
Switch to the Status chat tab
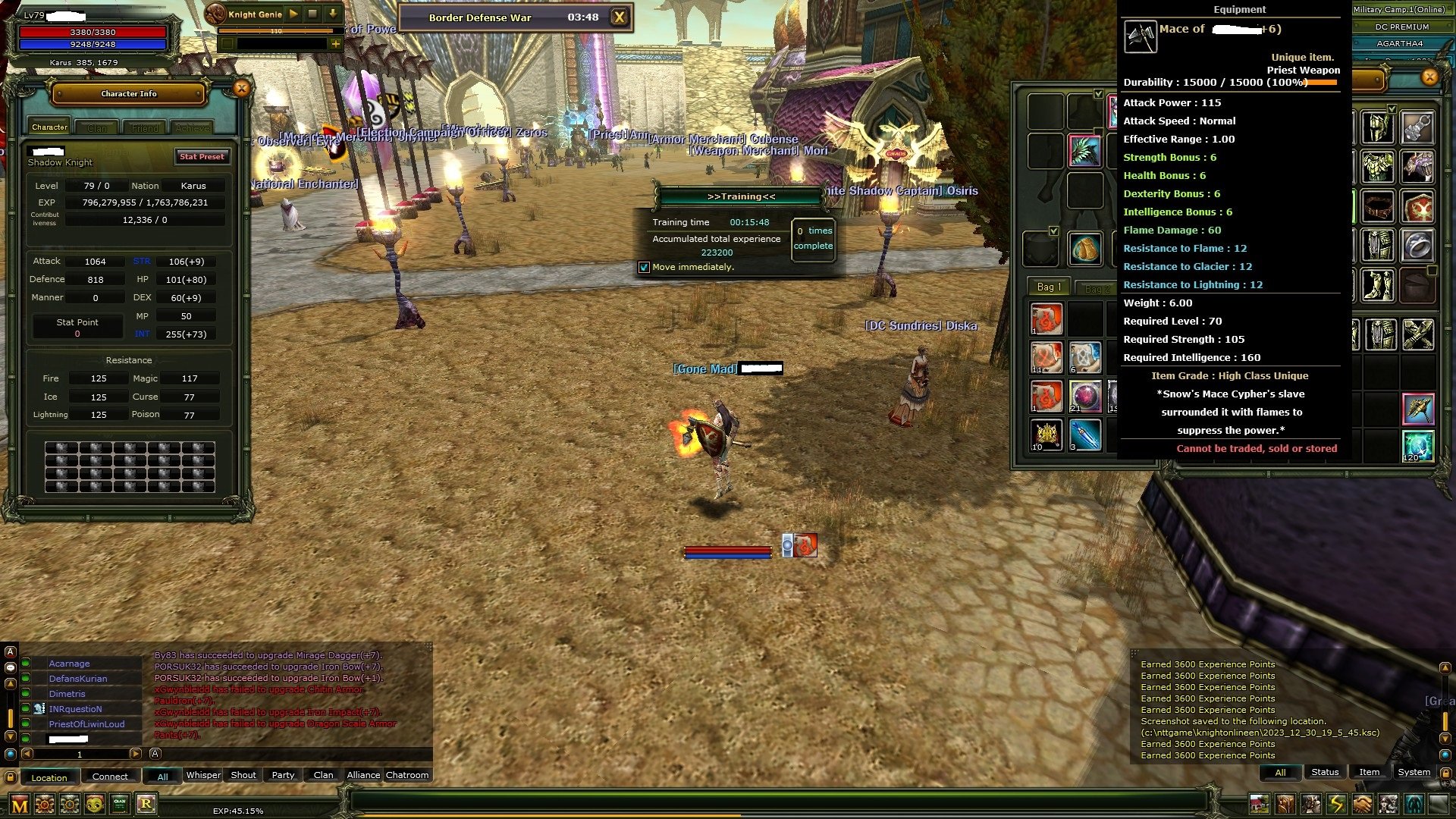[x=1326, y=772]
